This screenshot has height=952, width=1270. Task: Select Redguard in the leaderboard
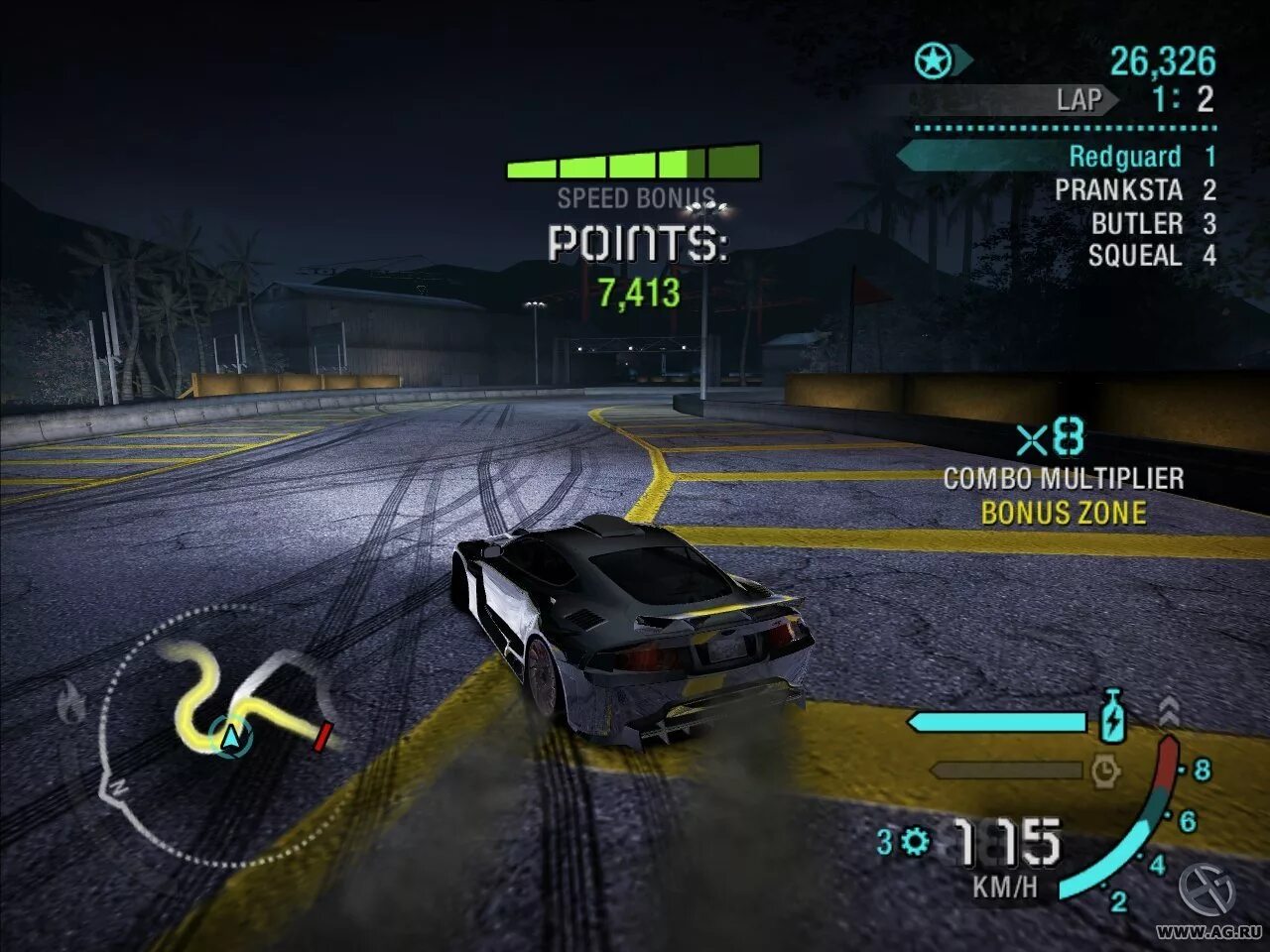pos(1124,157)
